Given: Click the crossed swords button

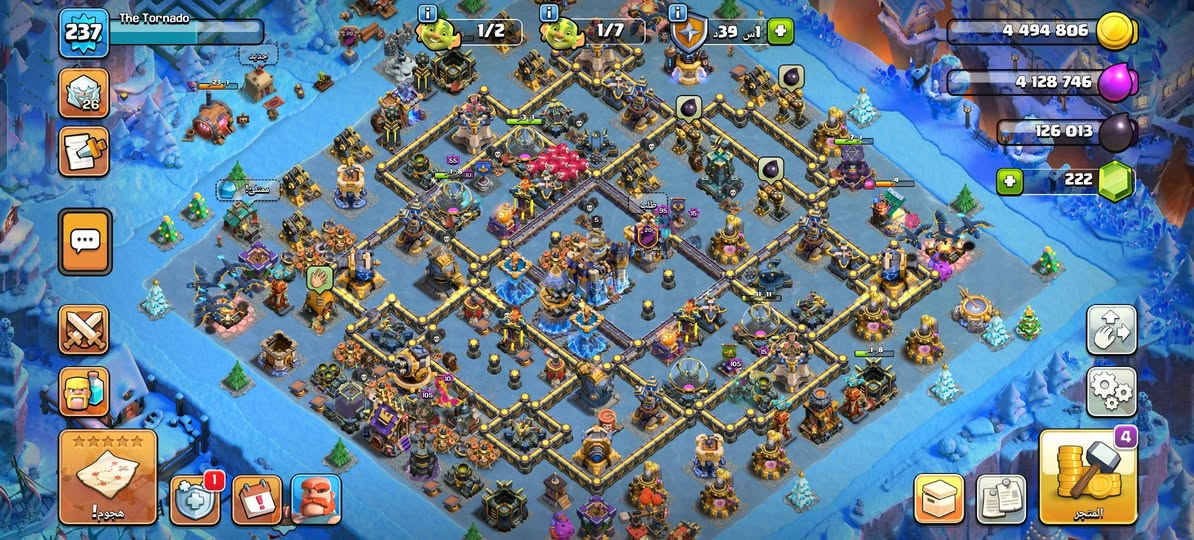Looking at the screenshot, I should (84, 330).
